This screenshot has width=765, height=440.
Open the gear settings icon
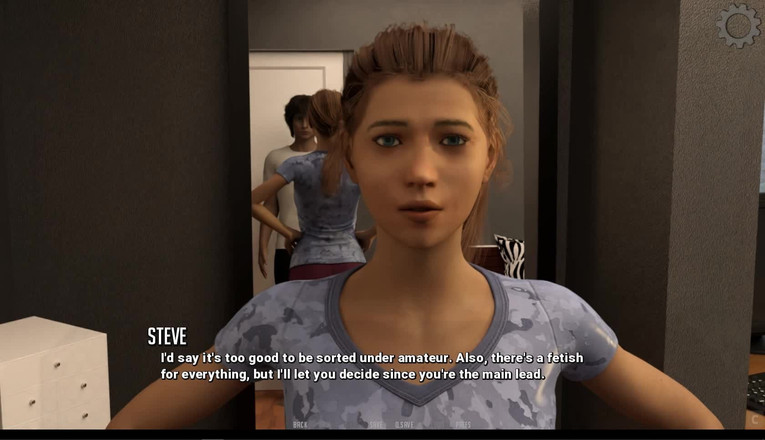click(738, 26)
